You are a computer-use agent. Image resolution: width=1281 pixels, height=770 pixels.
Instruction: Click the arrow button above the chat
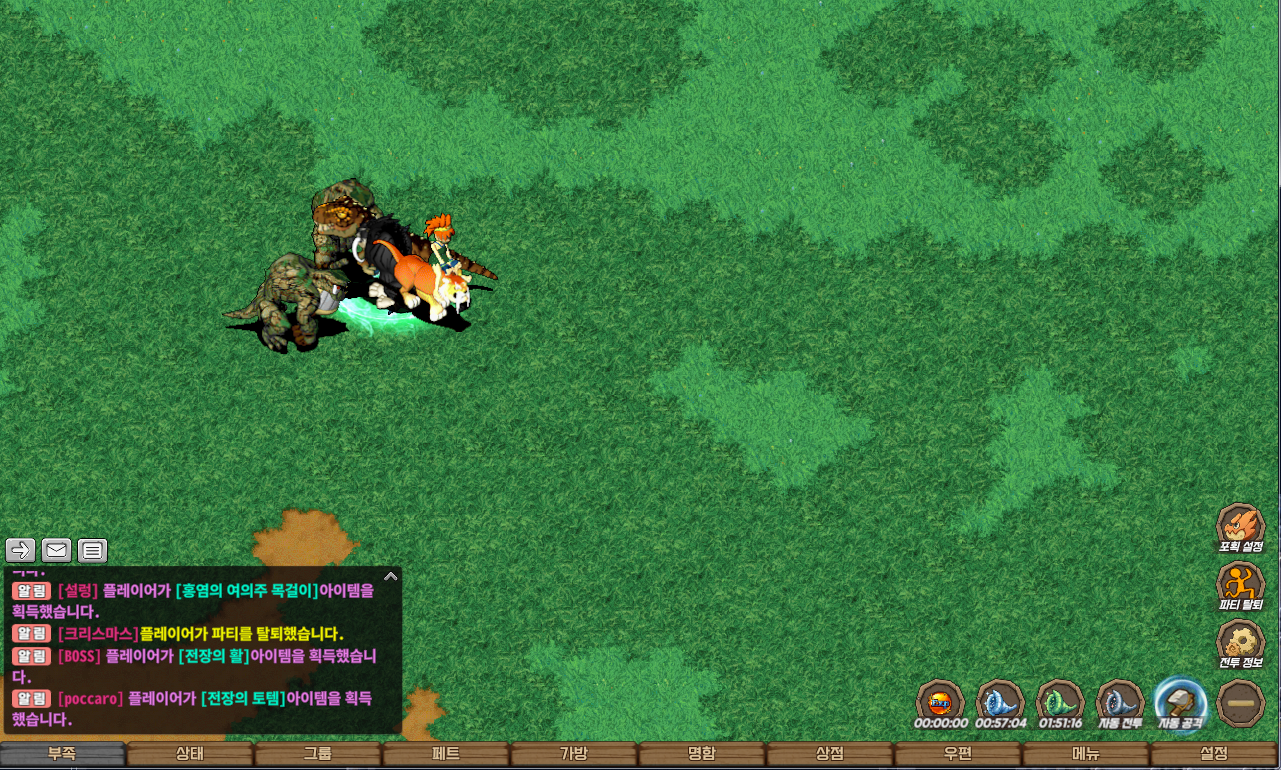[21, 550]
